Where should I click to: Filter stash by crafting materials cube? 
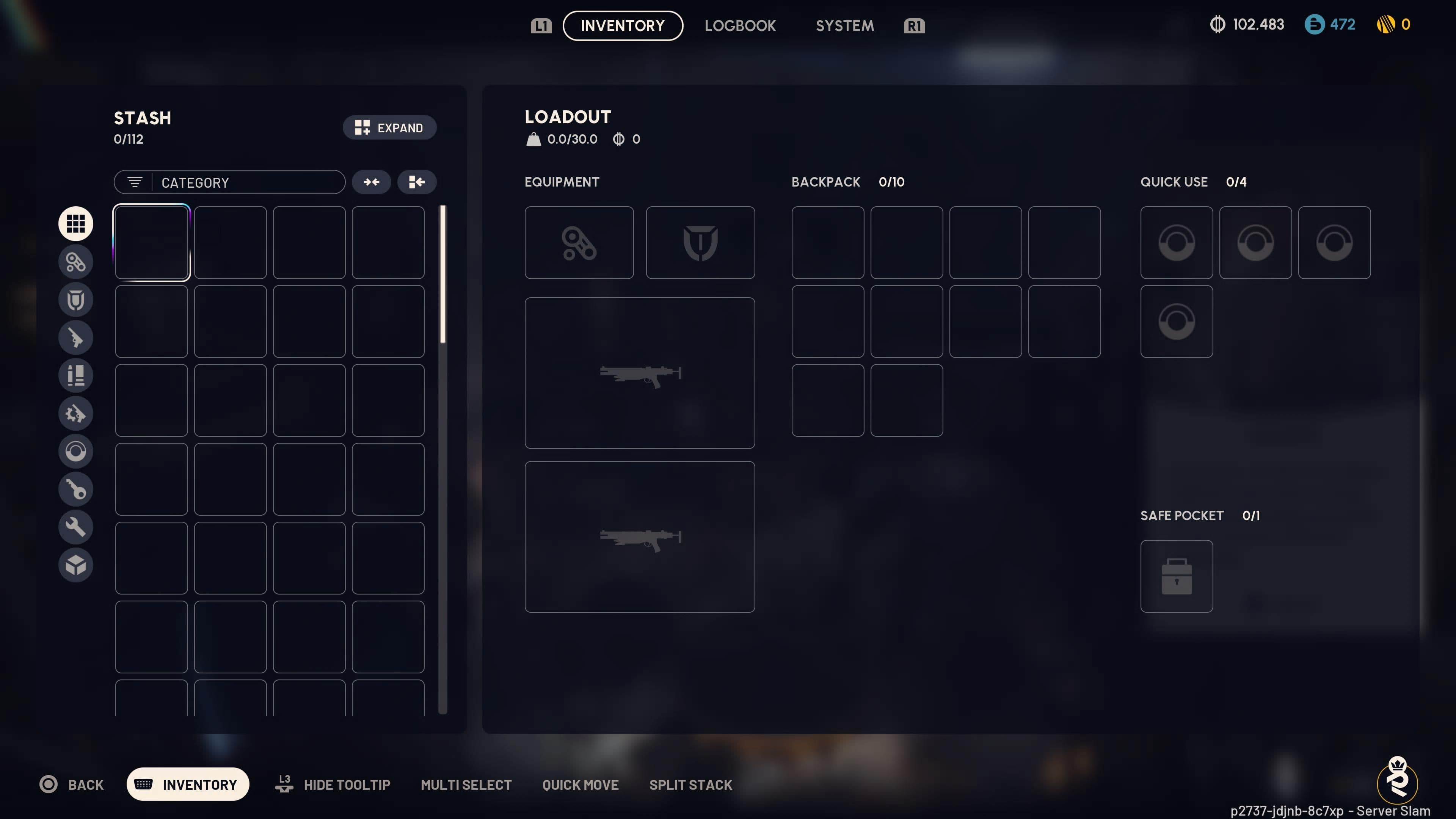coord(76,565)
